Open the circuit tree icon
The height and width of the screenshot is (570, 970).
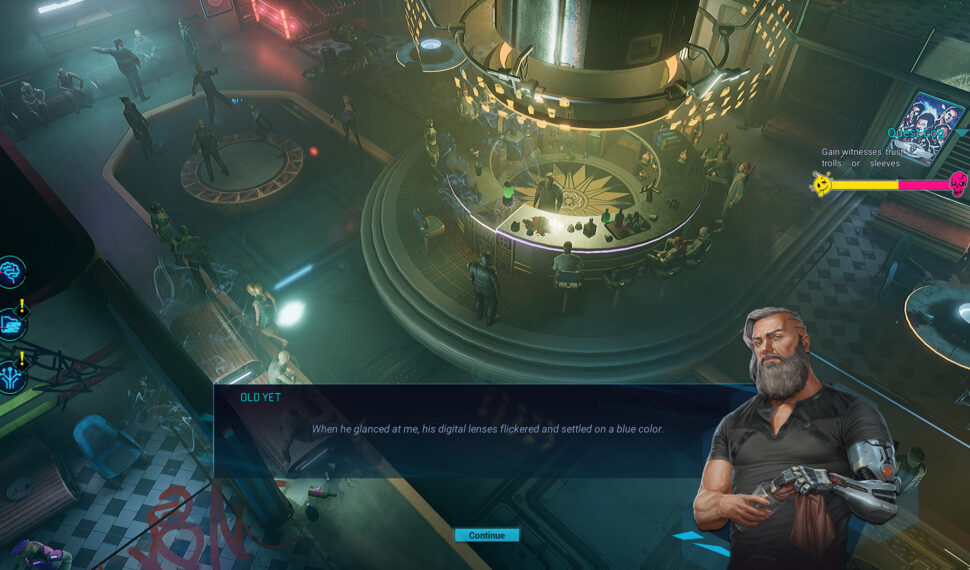click(x=12, y=375)
